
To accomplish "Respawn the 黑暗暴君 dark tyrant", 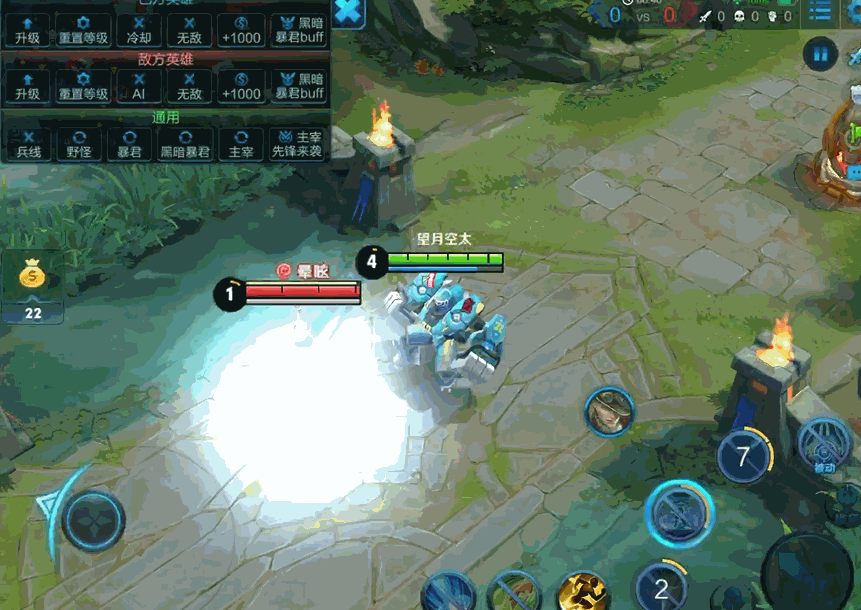I will pos(186,145).
